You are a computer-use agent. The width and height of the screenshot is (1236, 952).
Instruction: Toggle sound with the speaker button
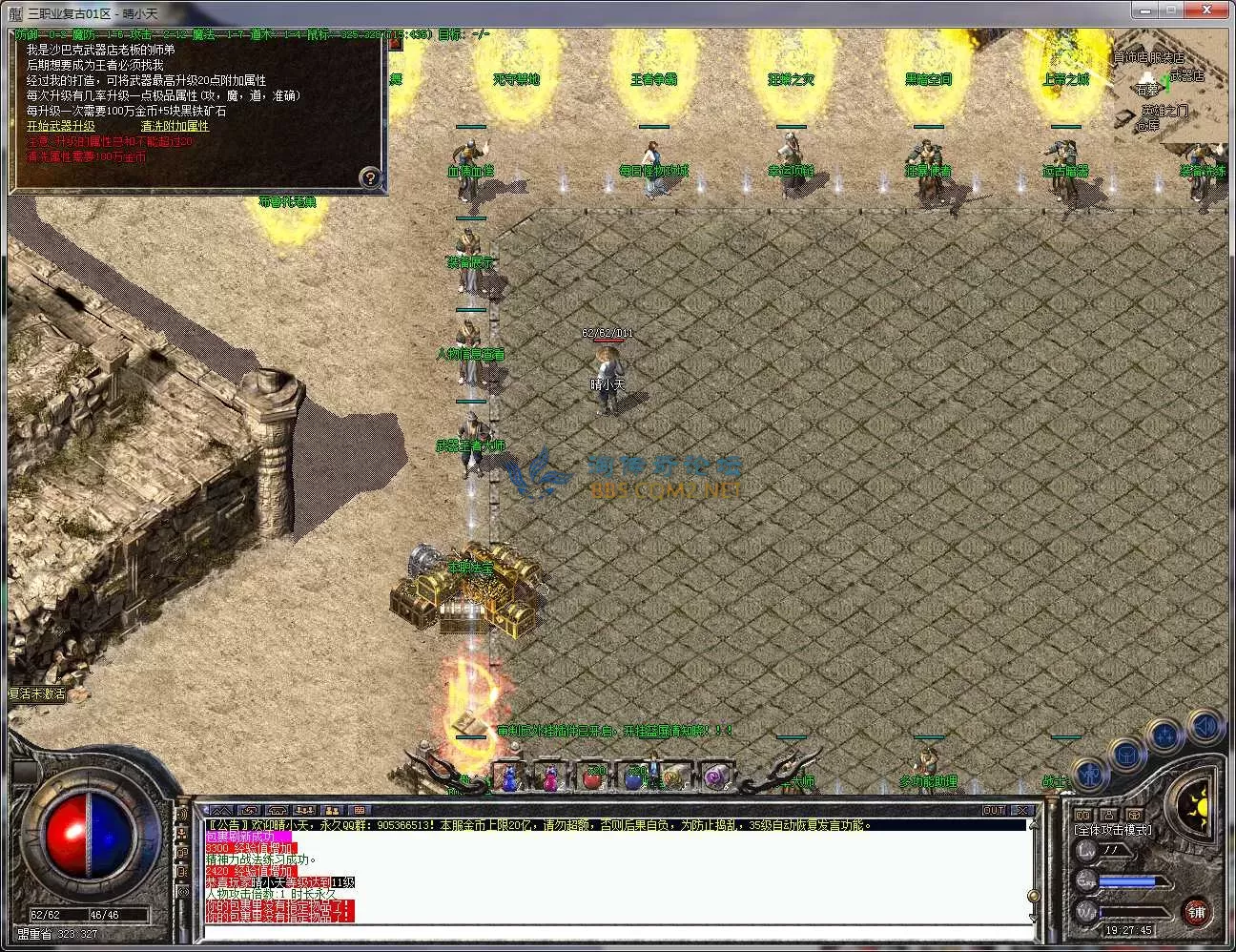tap(1204, 727)
